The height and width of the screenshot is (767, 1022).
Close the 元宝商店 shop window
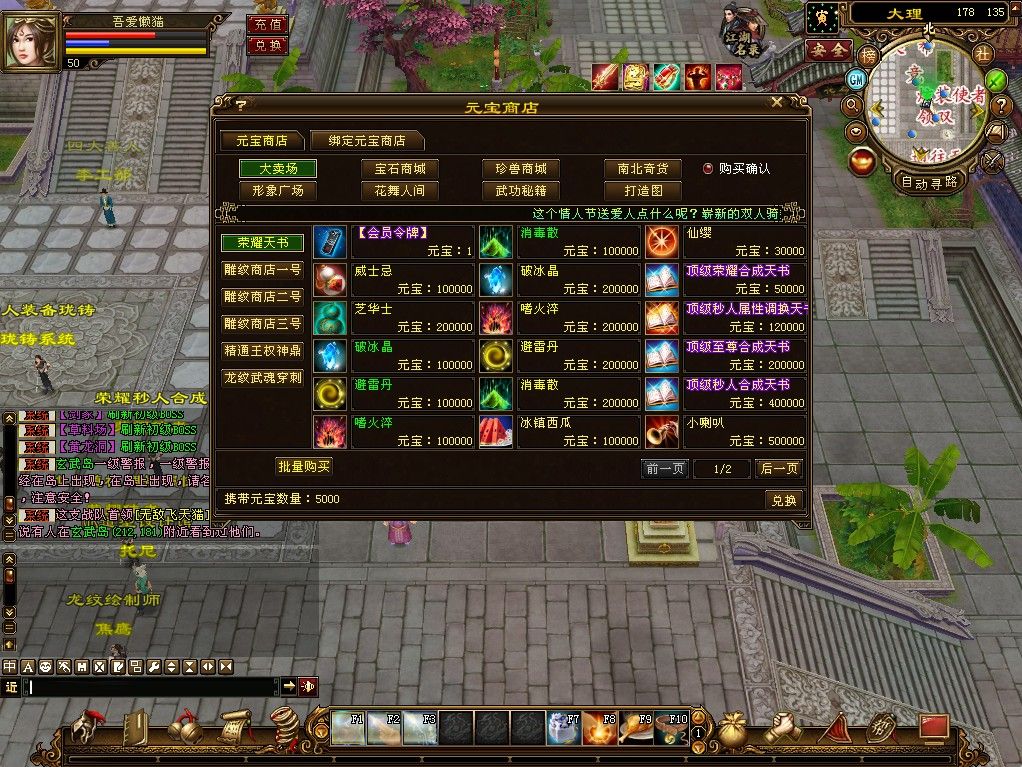click(777, 103)
